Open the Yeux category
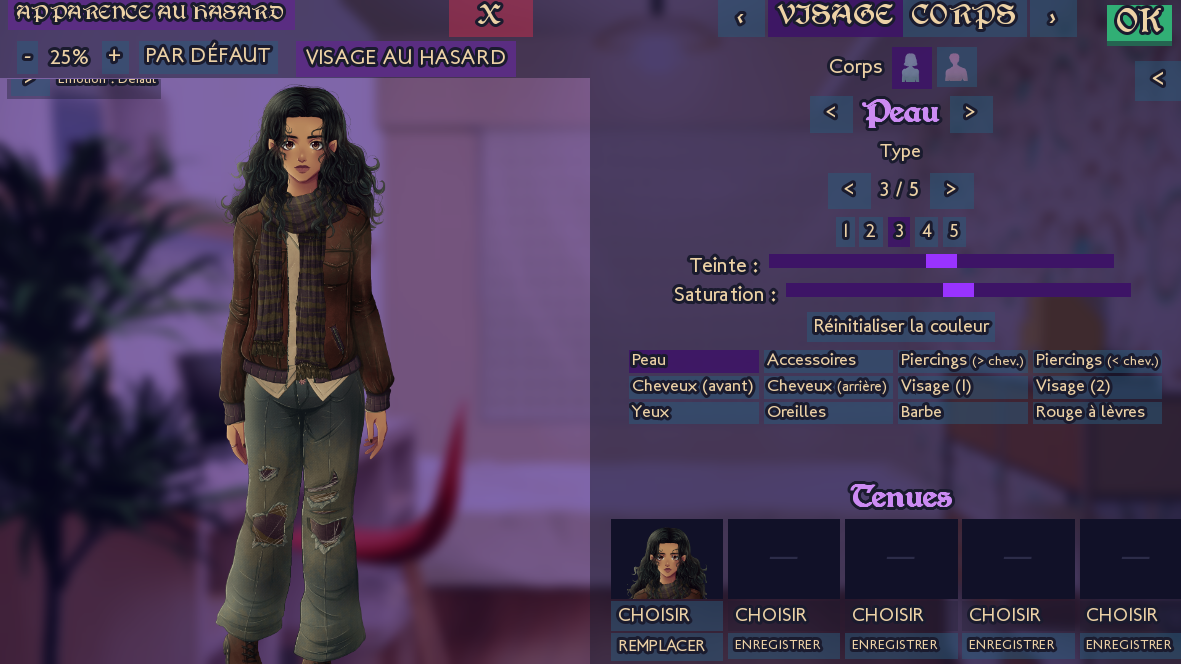The height and width of the screenshot is (664, 1181). [693, 412]
